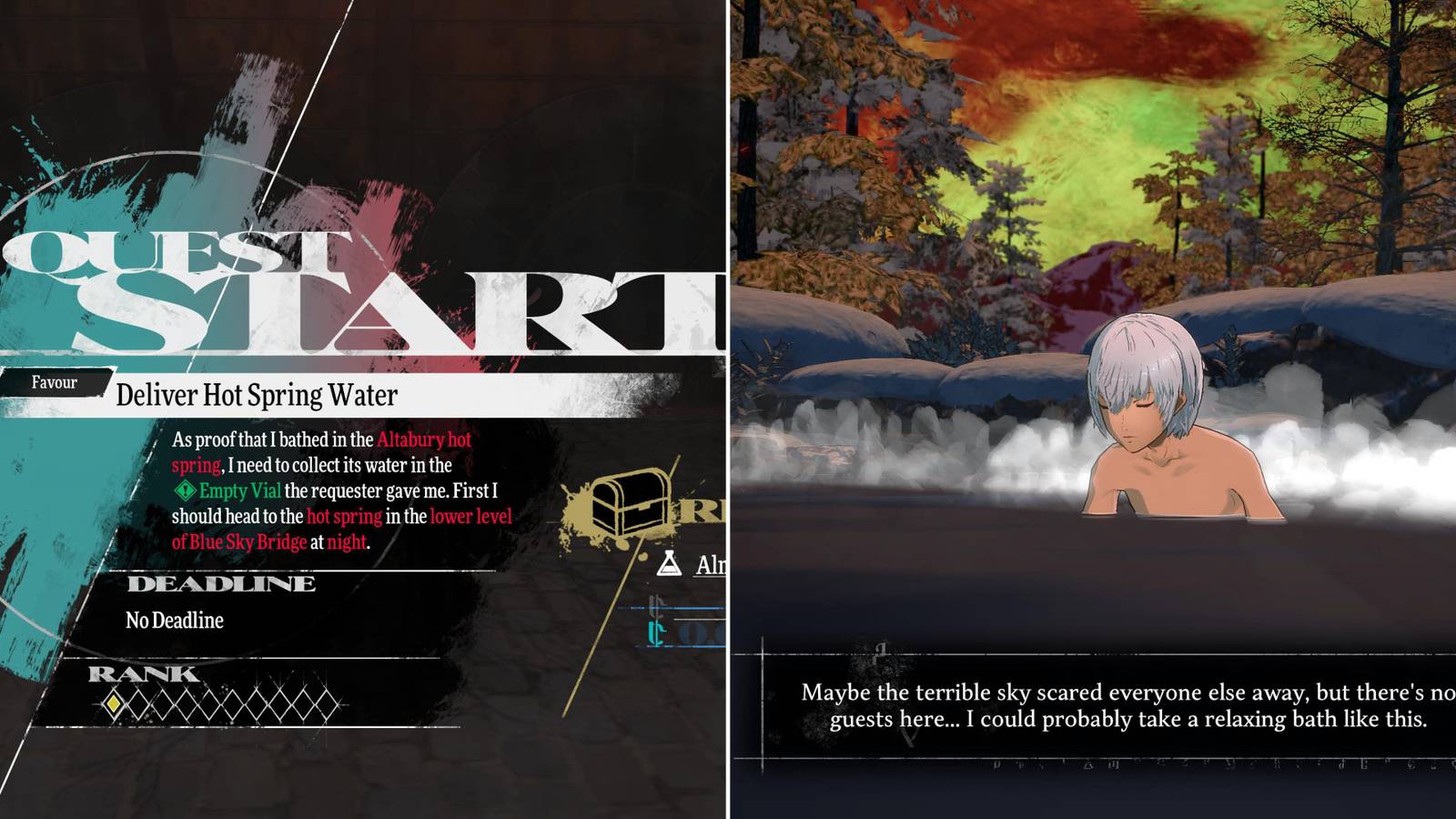Image resolution: width=1456 pixels, height=819 pixels.
Task: Select the flask icon beside the Almandine reward
Action: pyautogui.click(x=671, y=564)
